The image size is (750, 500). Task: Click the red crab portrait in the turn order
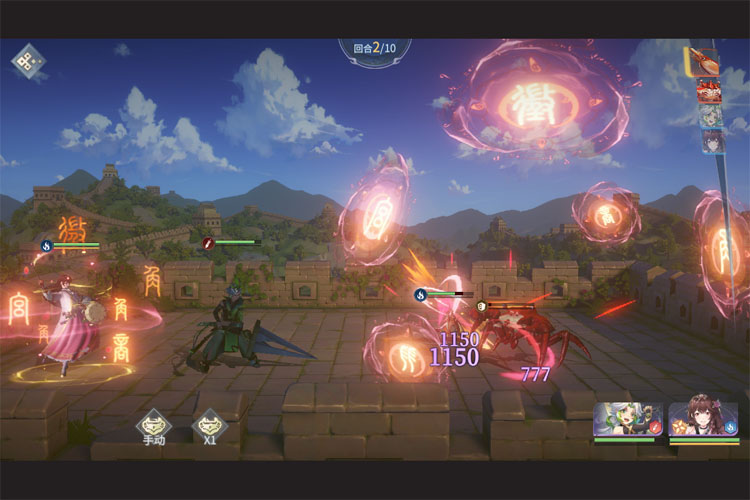point(709,91)
